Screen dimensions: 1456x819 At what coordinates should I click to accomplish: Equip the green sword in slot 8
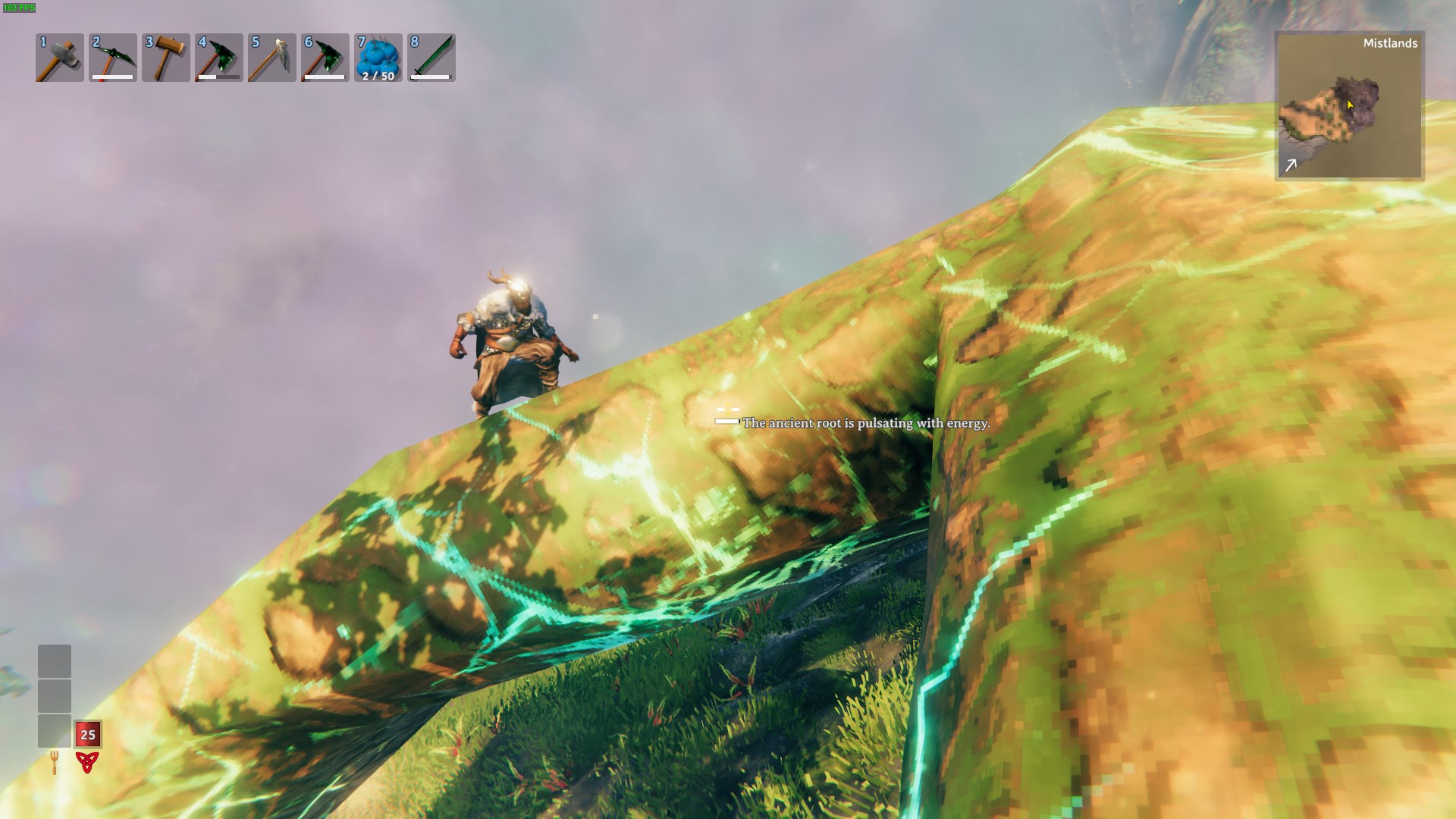431,58
